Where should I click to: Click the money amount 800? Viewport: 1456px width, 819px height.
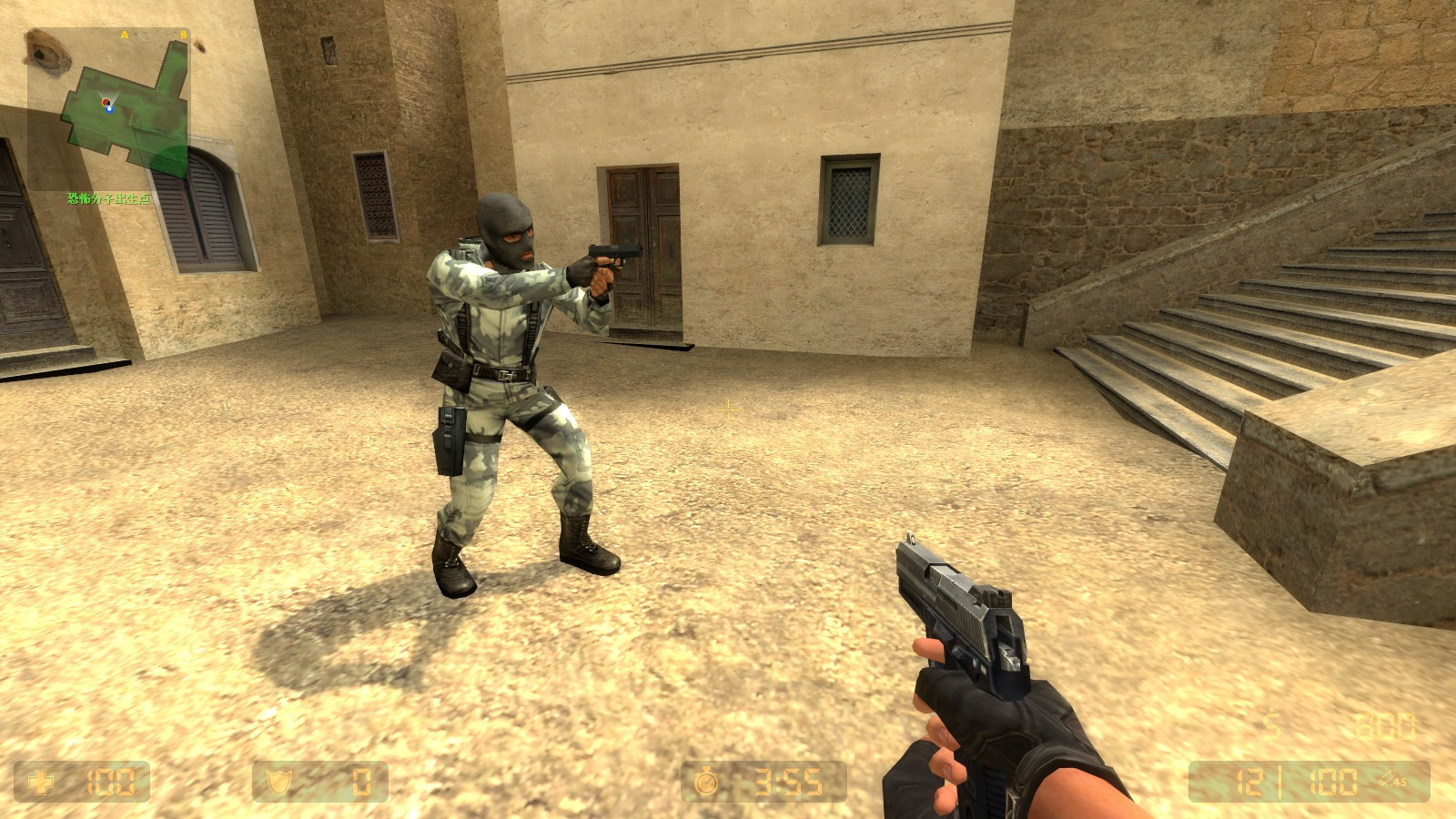coord(1385,725)
